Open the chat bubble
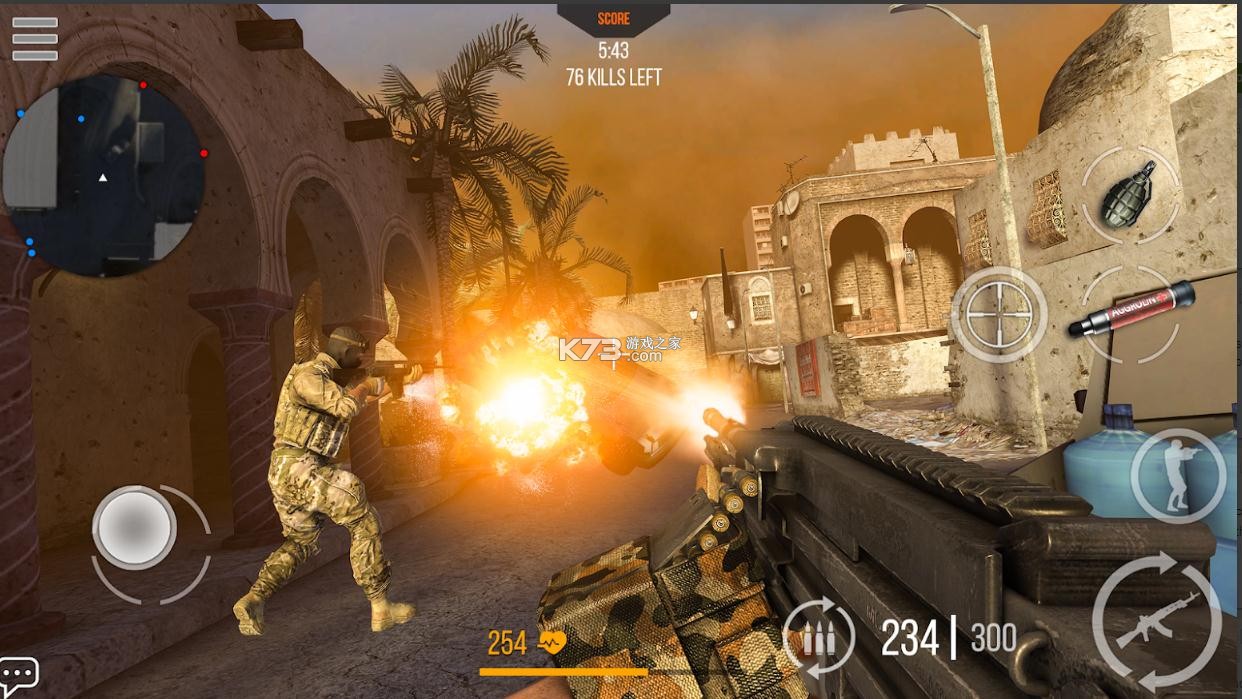 [18, 674]
